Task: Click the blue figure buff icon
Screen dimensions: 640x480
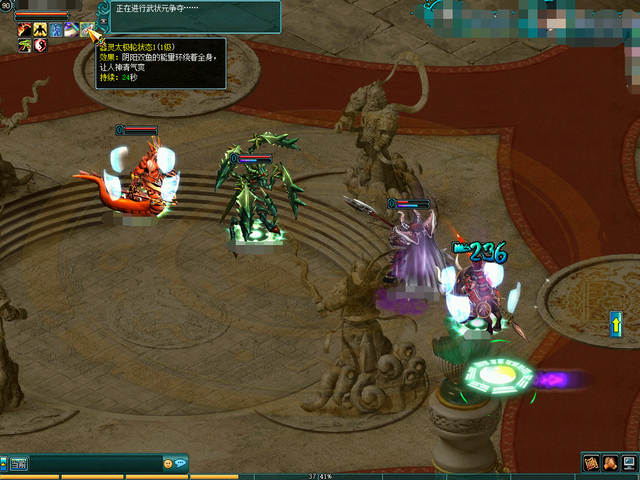Action: click(x=56, y=29)
